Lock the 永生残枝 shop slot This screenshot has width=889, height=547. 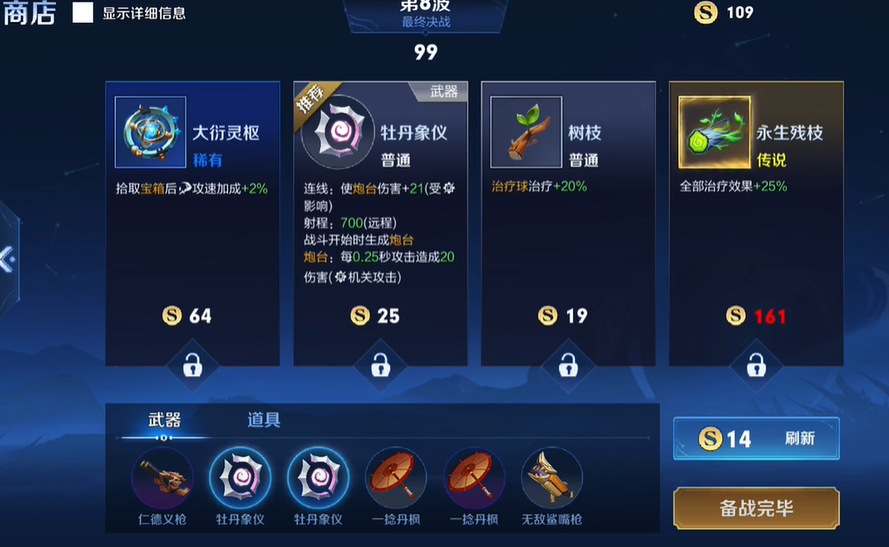click(756, 366)
